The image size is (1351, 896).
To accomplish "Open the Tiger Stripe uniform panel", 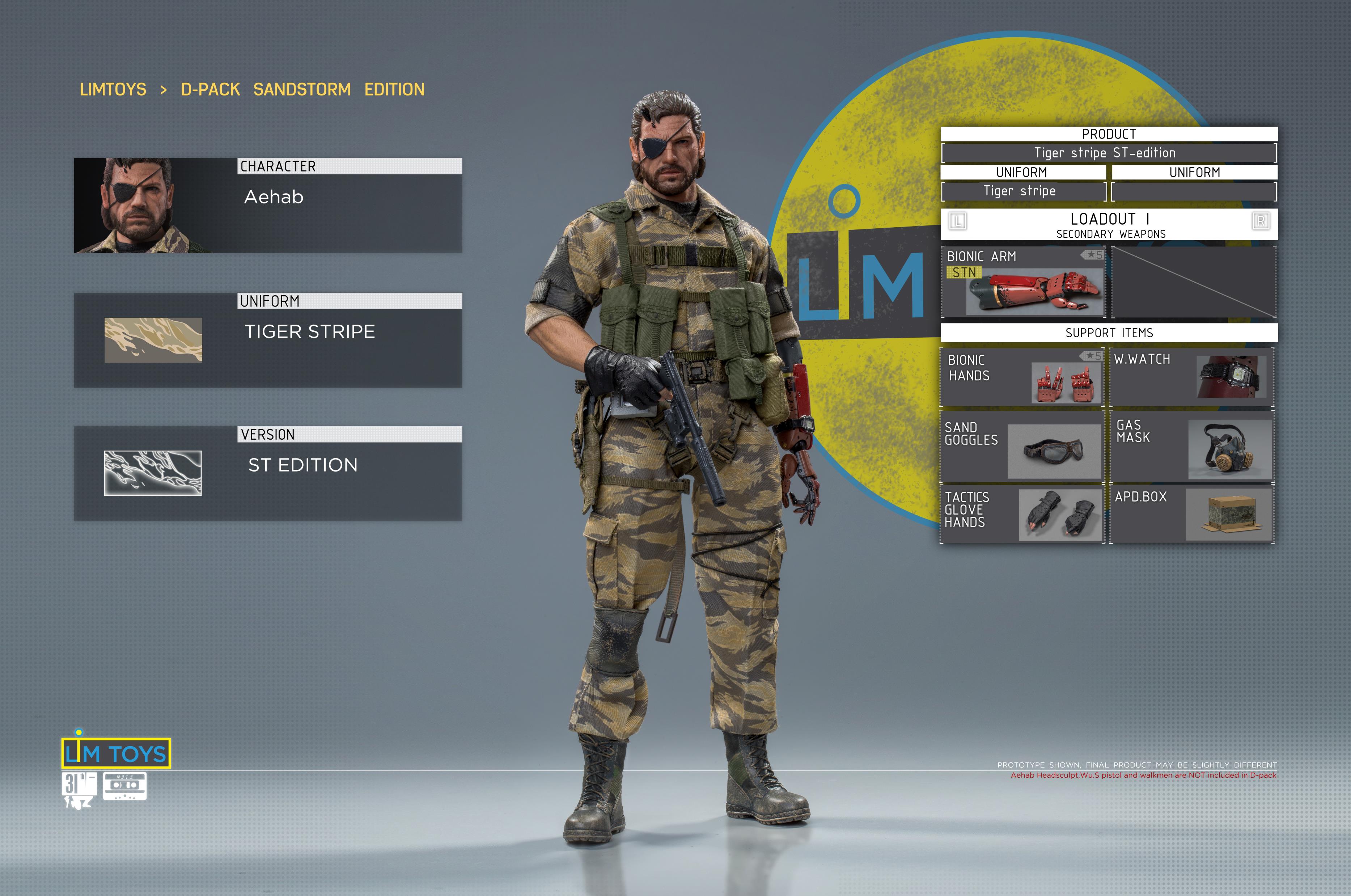I will [x=267, y=341].
